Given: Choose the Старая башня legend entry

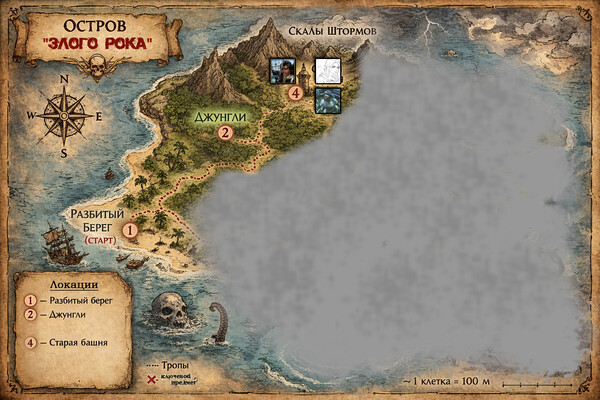Looking at the screenshot, I should pos(72,343).
